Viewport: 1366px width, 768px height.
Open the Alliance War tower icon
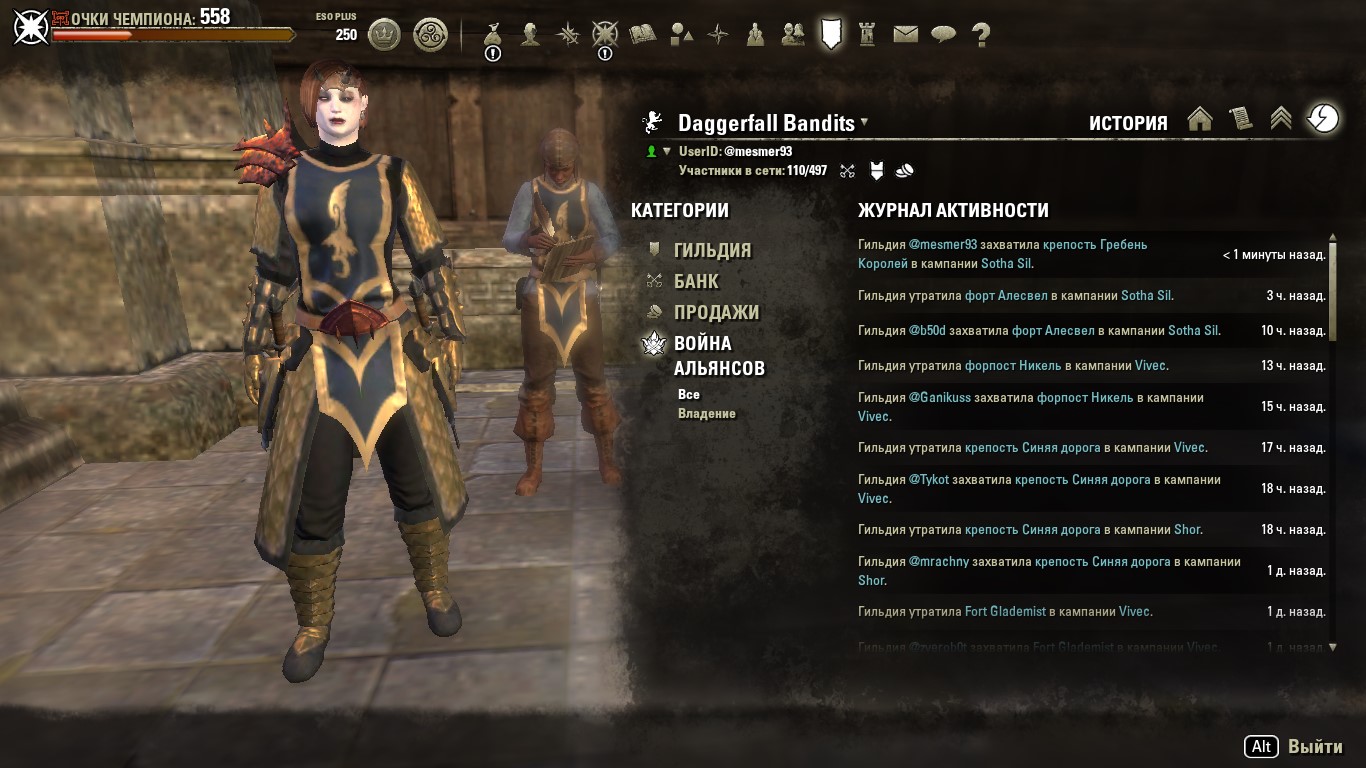click(x=867, y=34)
